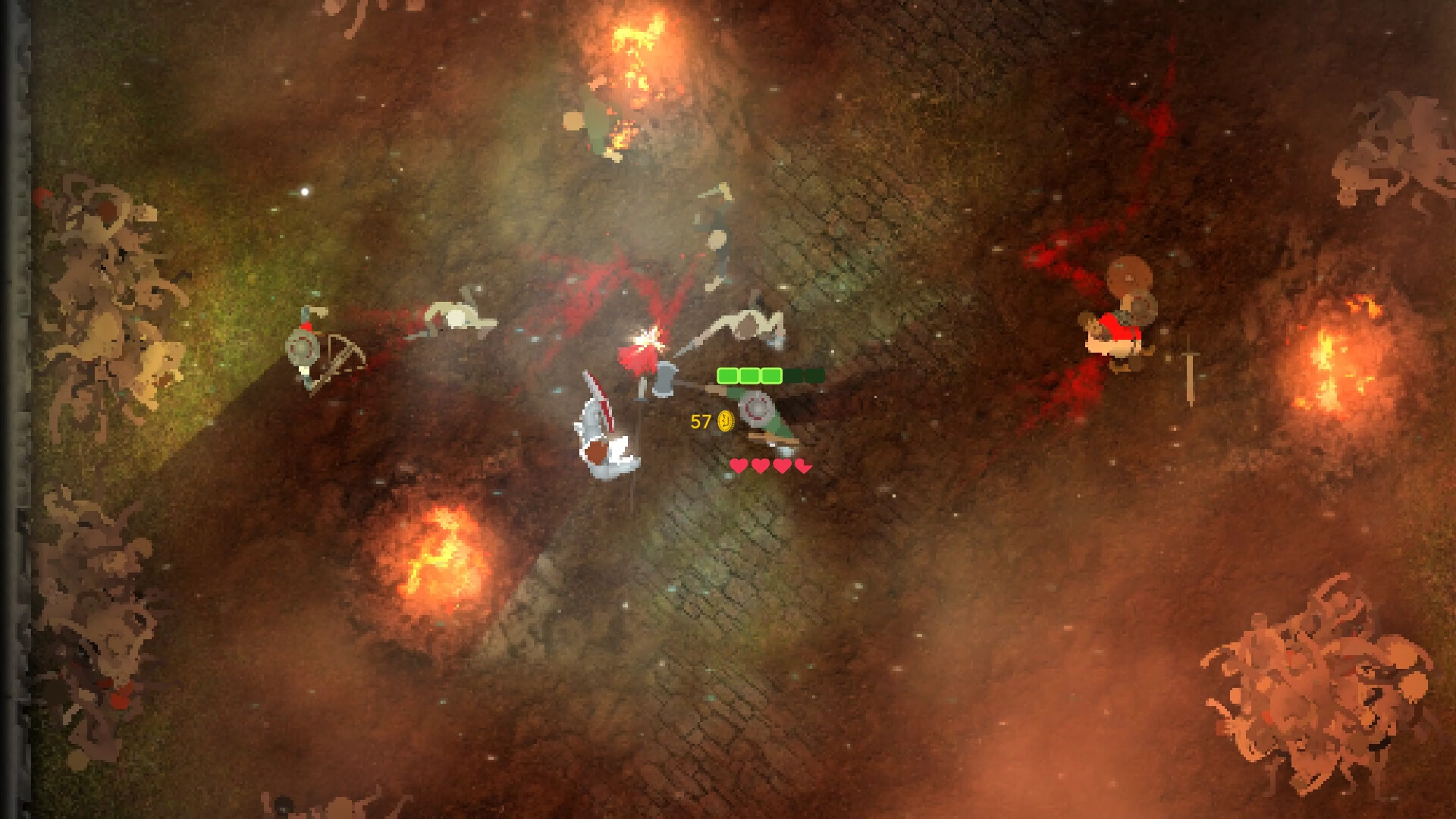Click the green health bar
The image size is (1456, 819).
click(751, 375)
